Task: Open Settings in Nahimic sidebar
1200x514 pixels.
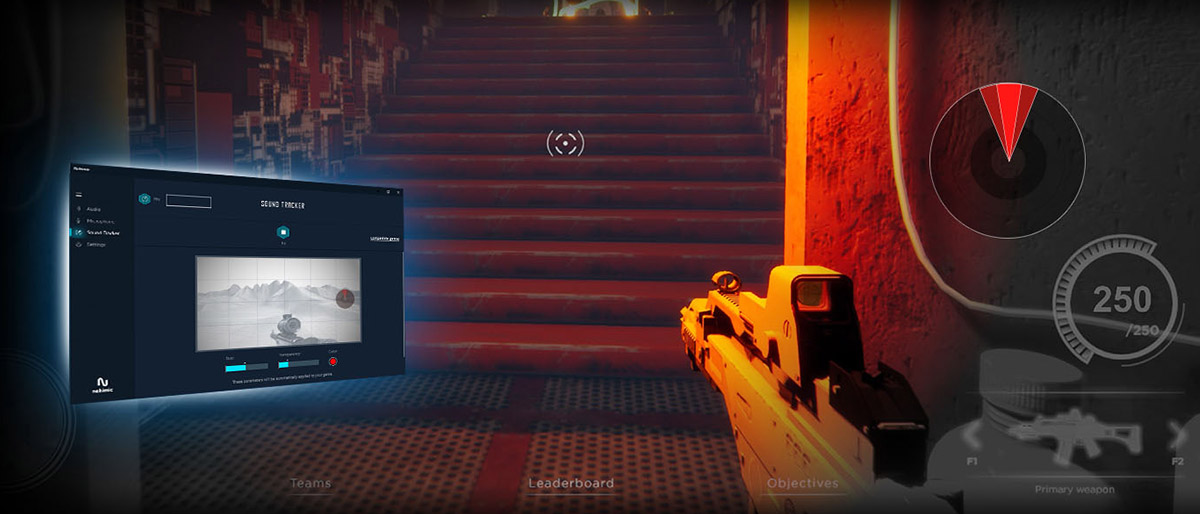Action: point(96,244)
